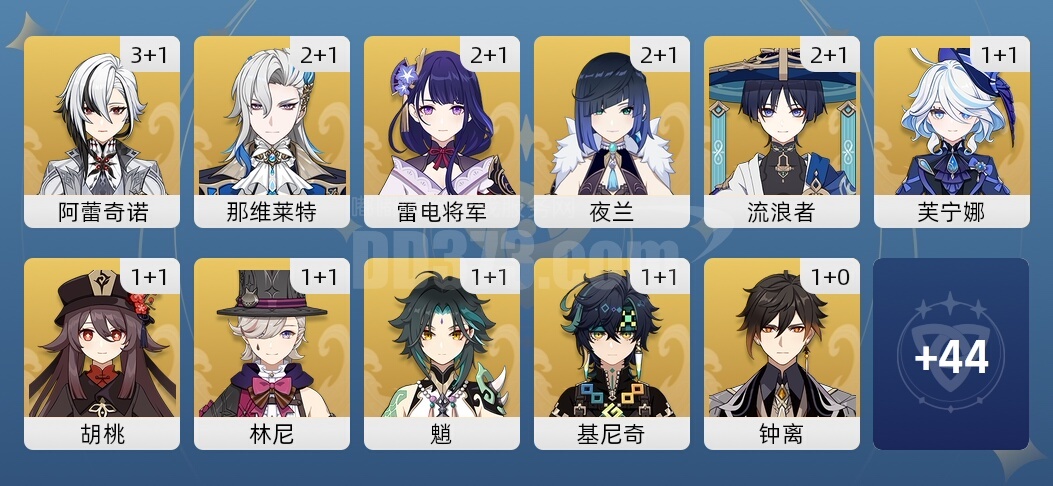Screen dimensions: 1053x486
Task: Select the 流浪者 character card
Action: [782, 132]
